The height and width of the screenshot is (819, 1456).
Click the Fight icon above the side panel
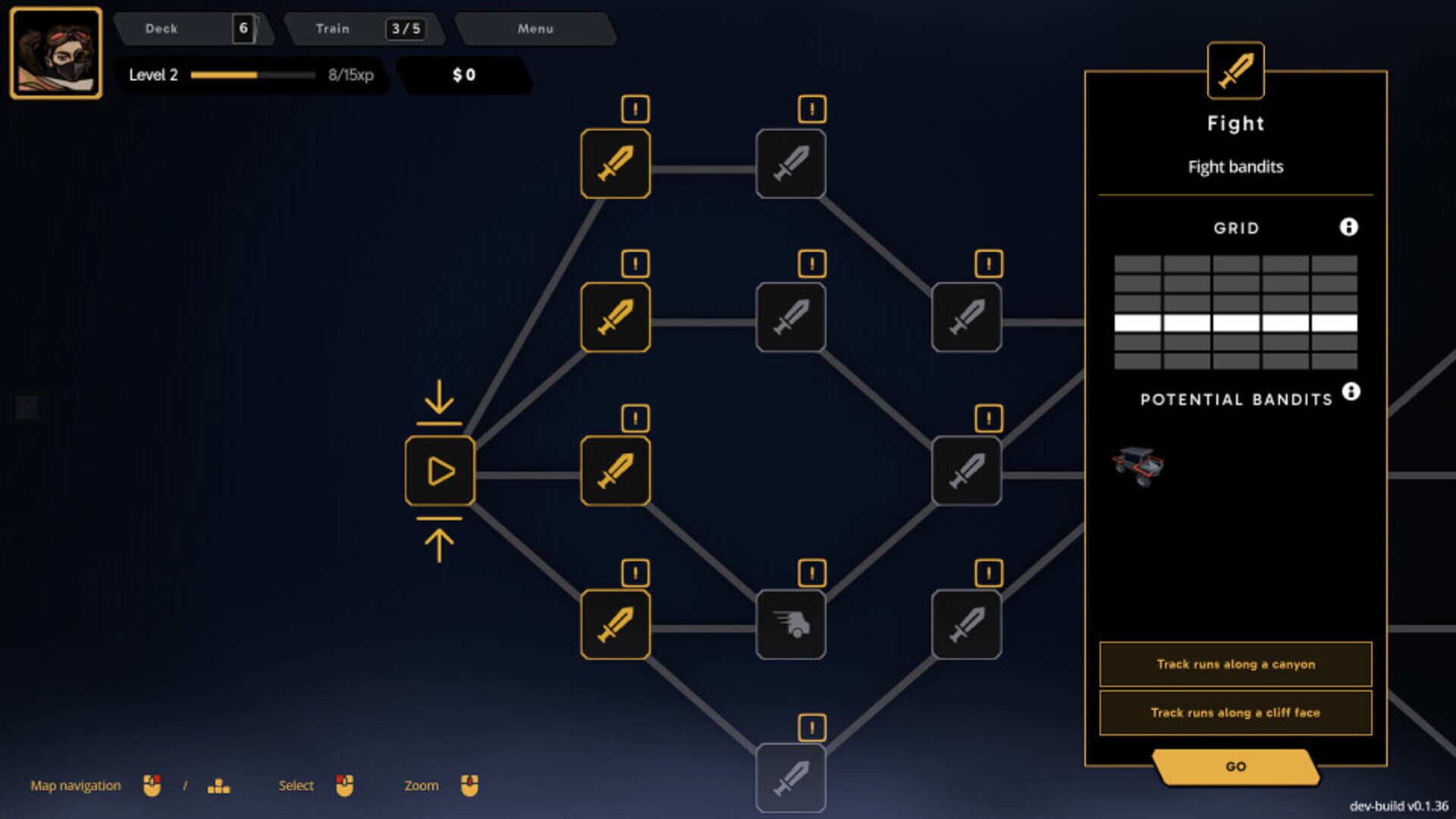(1235, 71)
